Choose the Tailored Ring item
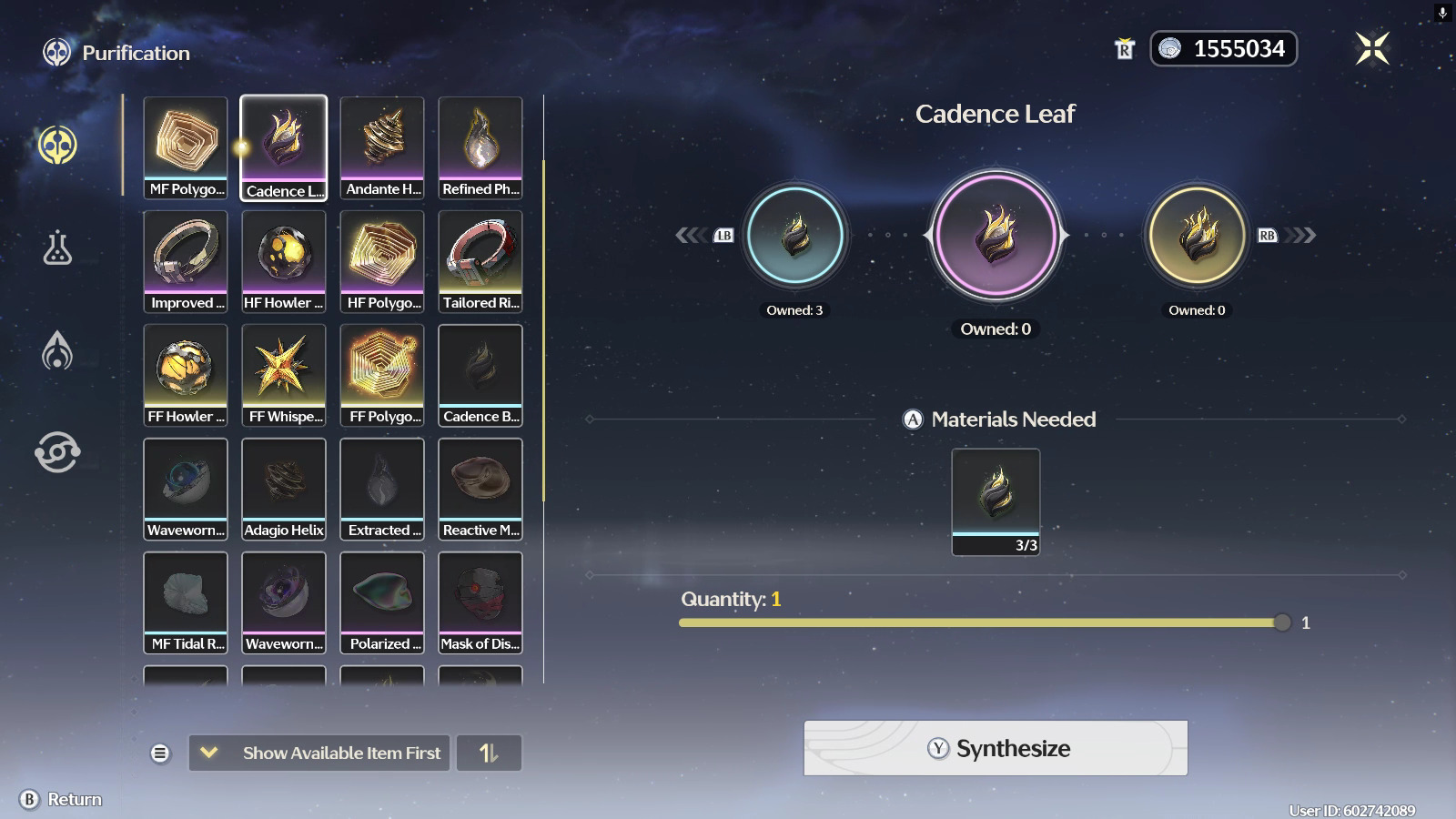The width and height of the screenshot is (1456, 819). 480,261
